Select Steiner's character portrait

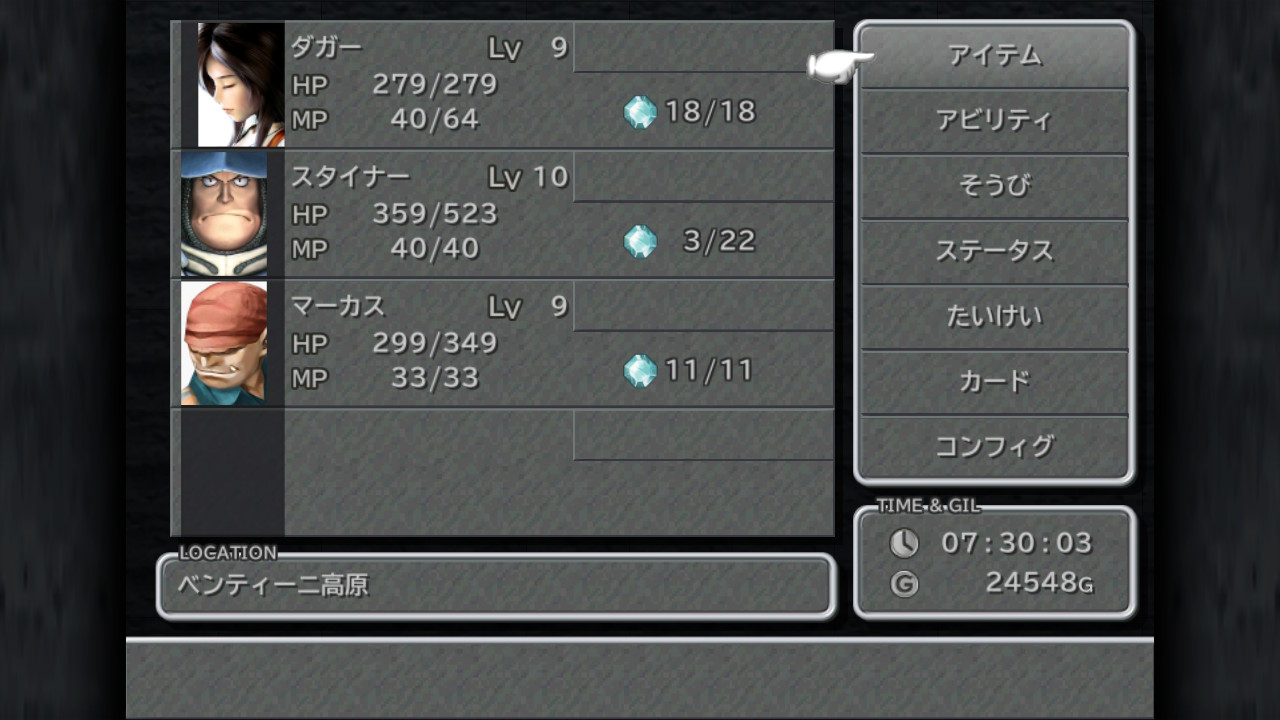(226, 213)
